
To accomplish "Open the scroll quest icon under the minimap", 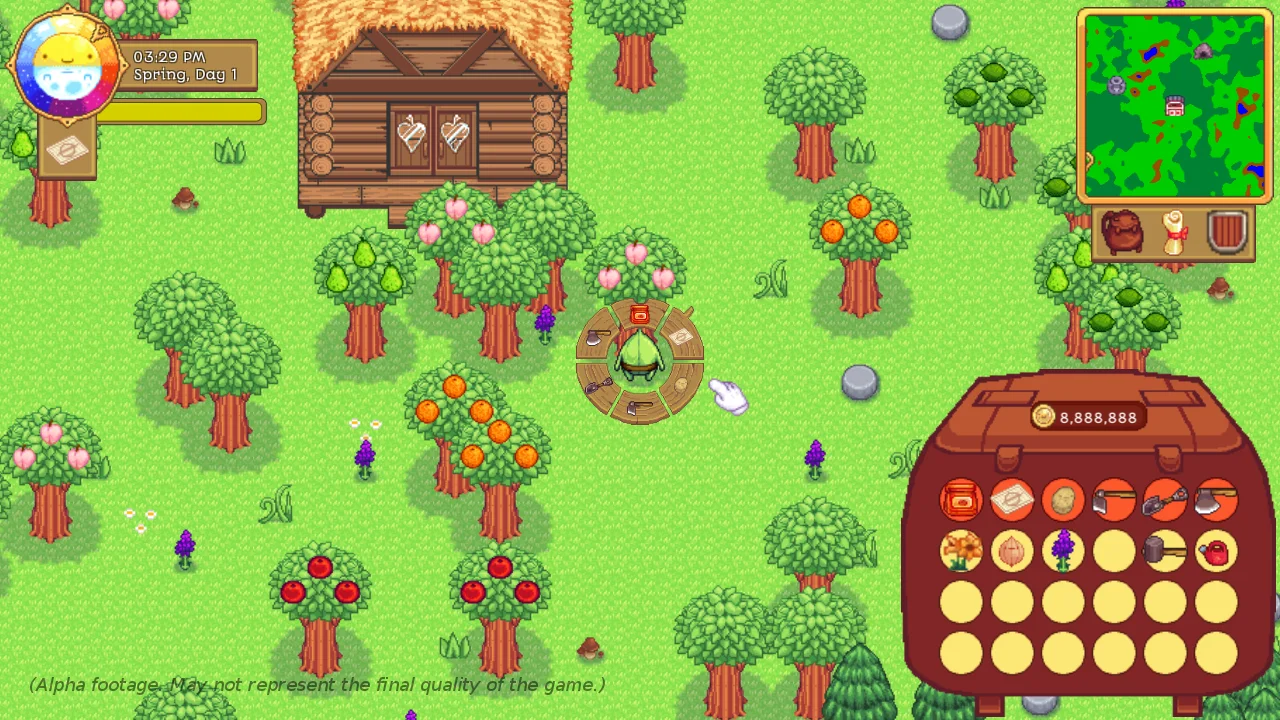I will coord(1175,232).
